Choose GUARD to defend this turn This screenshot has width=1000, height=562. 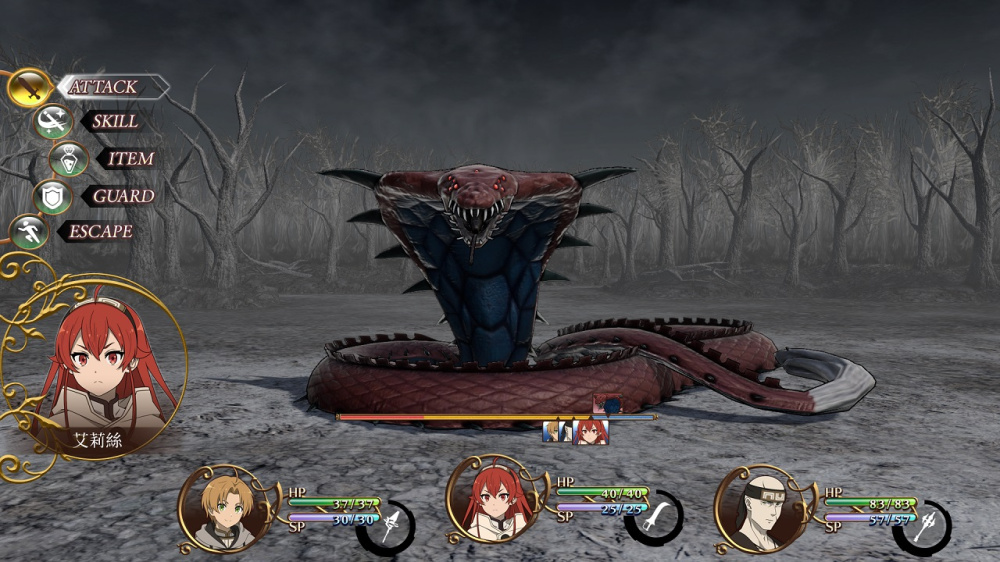point(122,196)
